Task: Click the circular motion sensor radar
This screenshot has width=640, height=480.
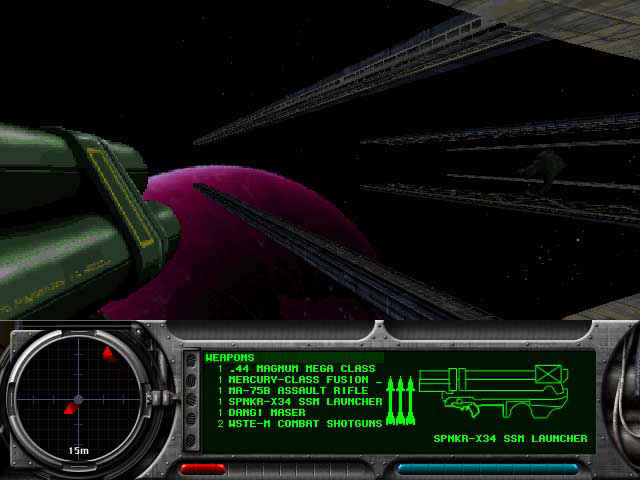Action: point(78,399)
